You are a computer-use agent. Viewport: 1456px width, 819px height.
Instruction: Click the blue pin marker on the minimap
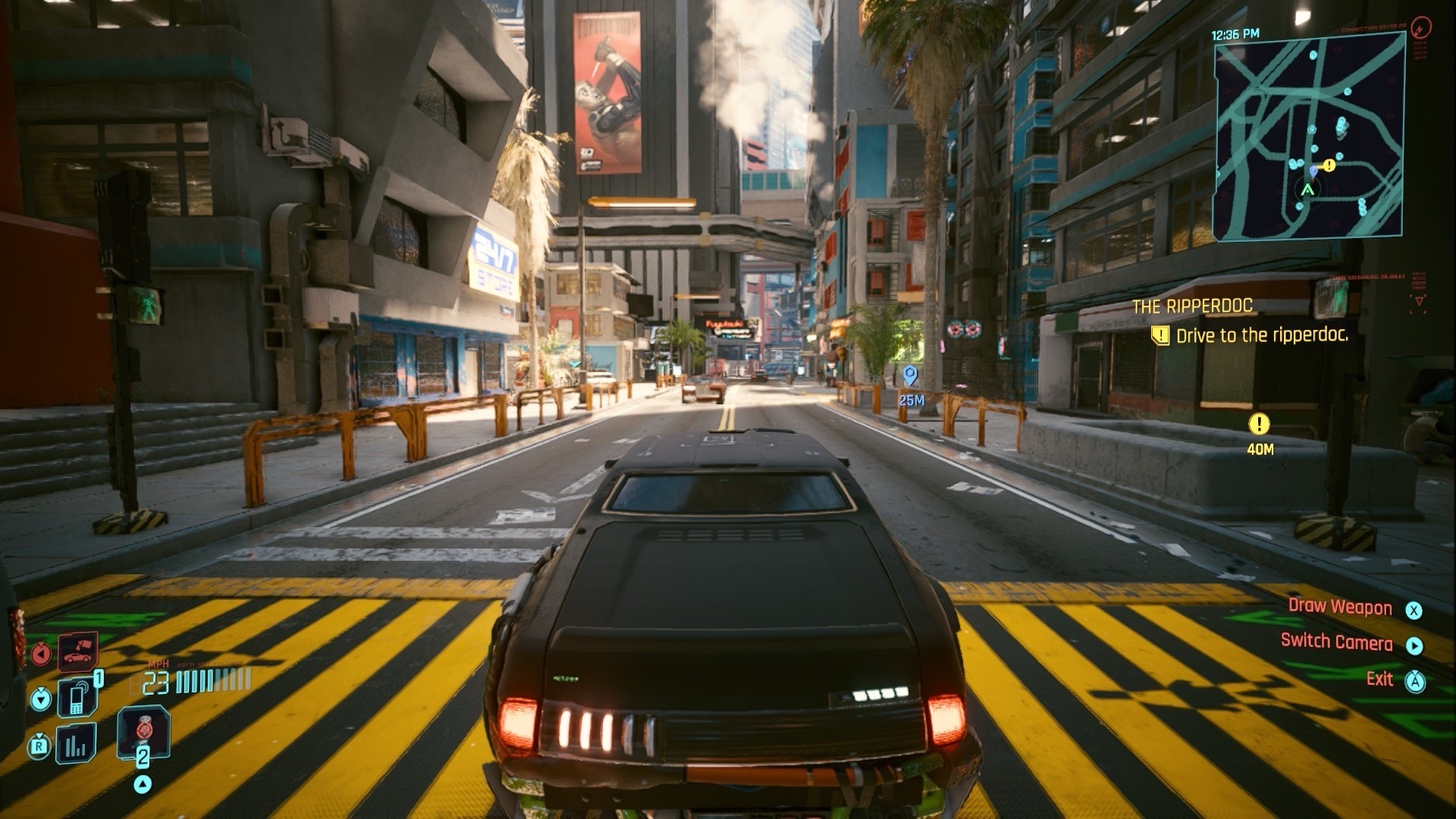click(x=1313, y=172)
